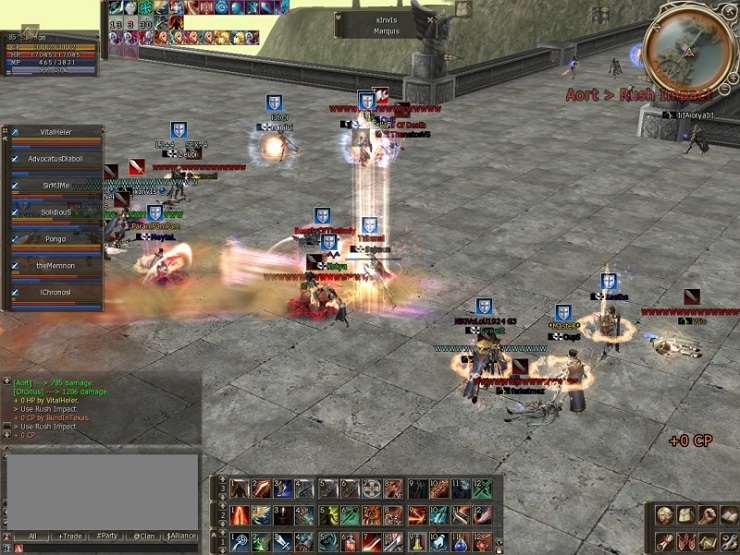Show the @Clan chat tab

tap(145, 536)
